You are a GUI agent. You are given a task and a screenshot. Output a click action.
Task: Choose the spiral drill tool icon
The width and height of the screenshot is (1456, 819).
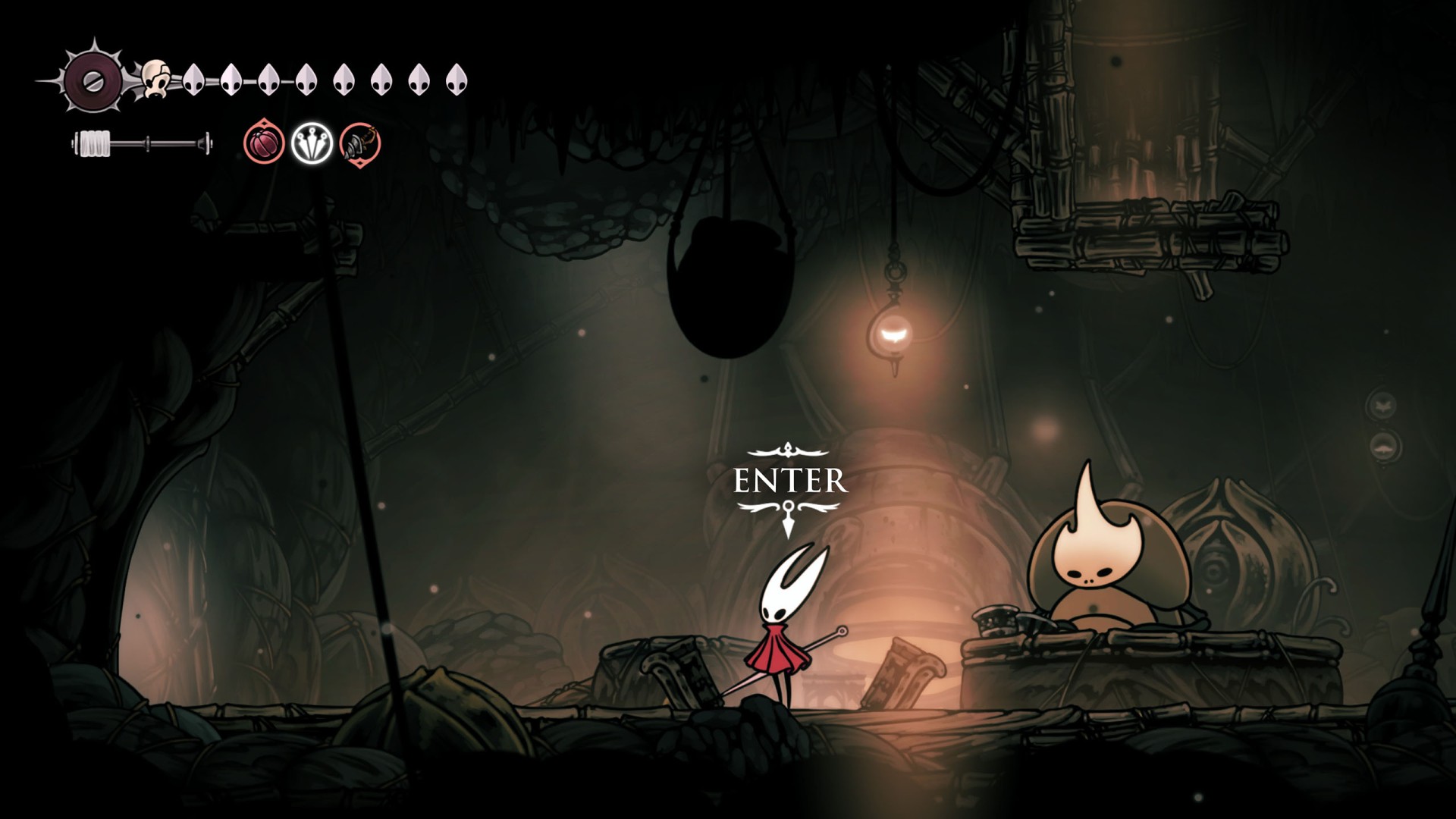pos(360,143)
